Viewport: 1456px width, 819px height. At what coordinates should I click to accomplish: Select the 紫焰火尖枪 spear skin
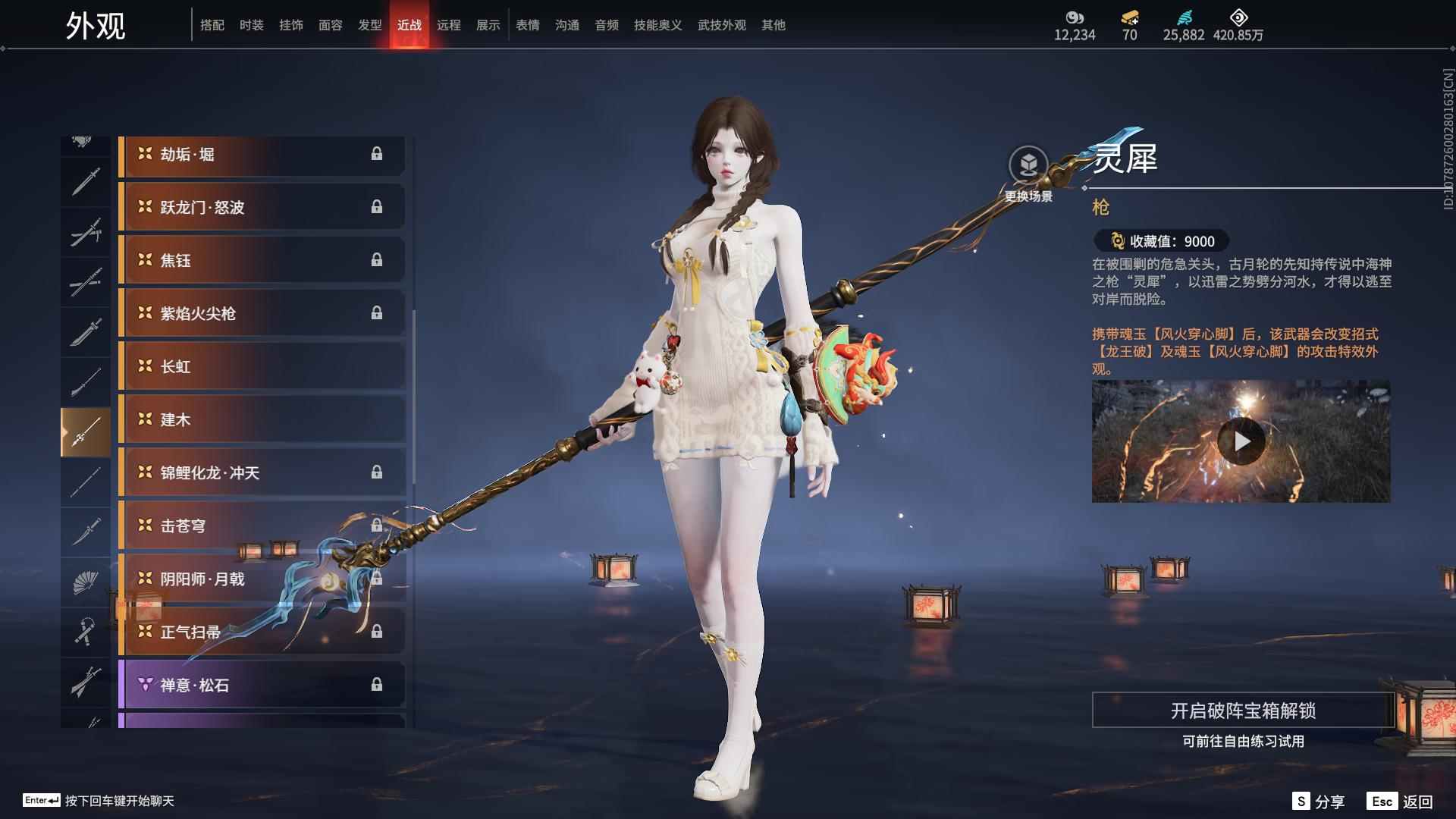262,314
